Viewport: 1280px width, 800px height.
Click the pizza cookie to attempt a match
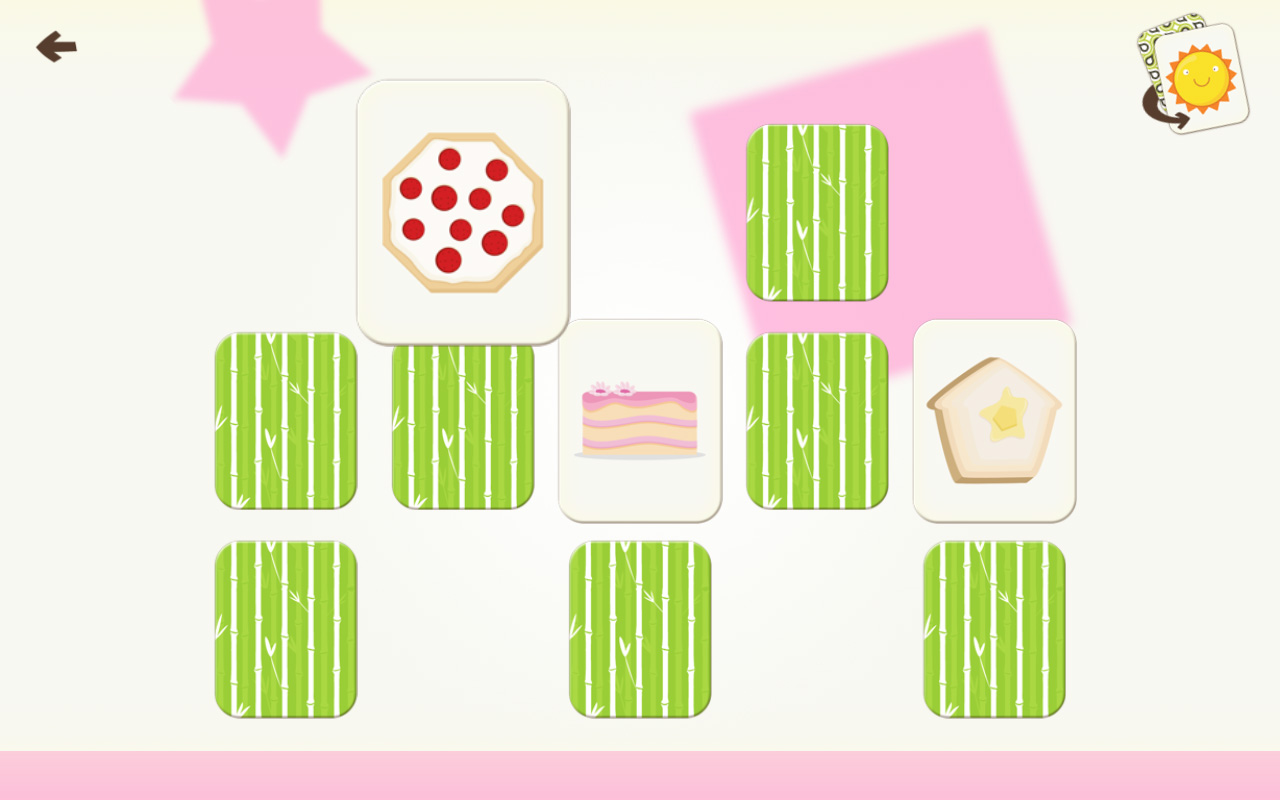tap(462, 210)
